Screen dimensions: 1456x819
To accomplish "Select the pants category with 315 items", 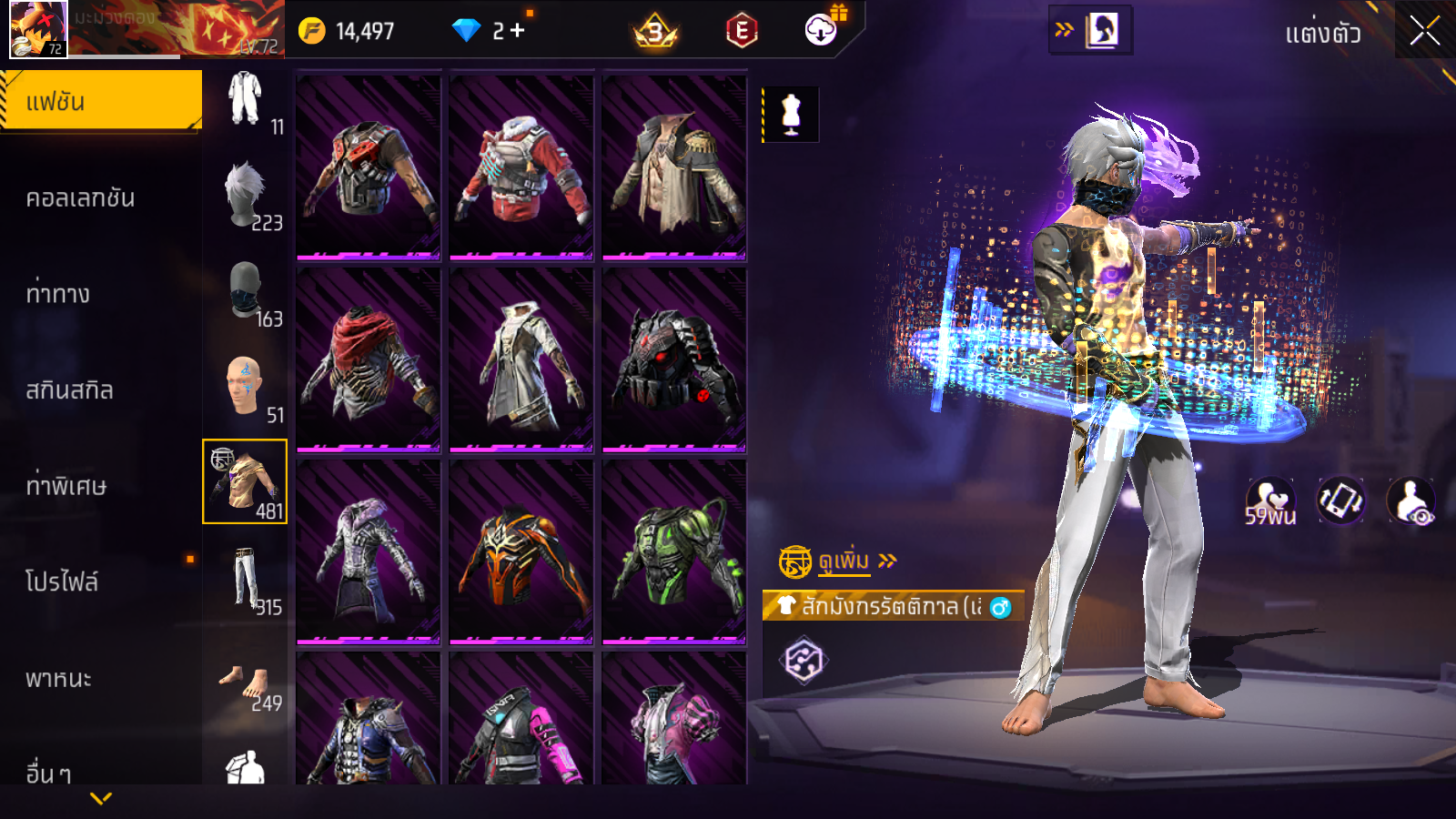I will 246,580.
